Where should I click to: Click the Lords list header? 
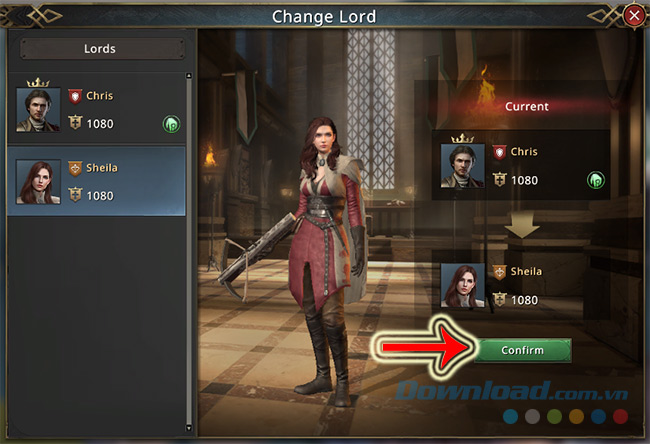[x=98, y=48]
